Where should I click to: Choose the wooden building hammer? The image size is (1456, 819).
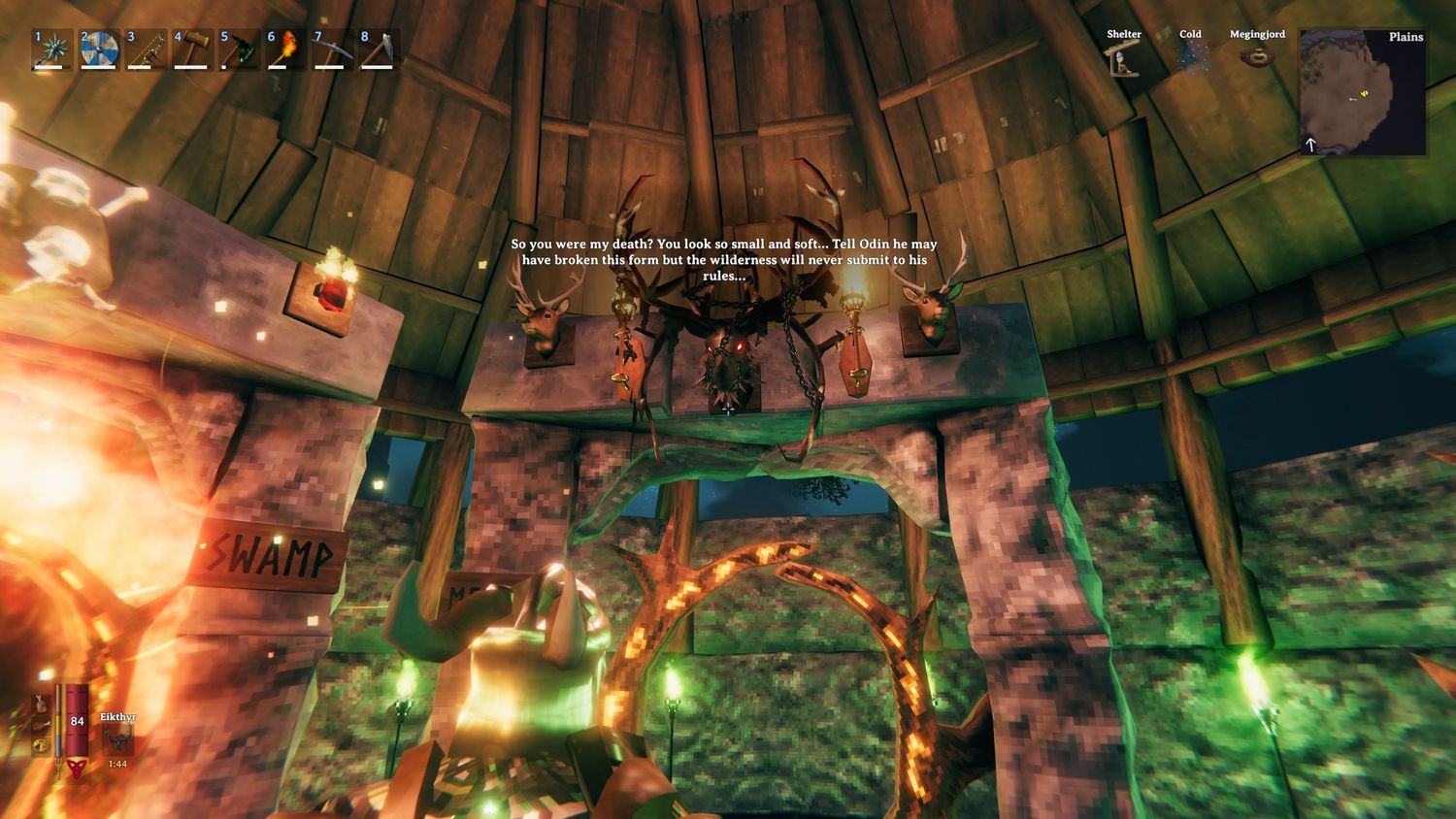(x=192, y=50)
